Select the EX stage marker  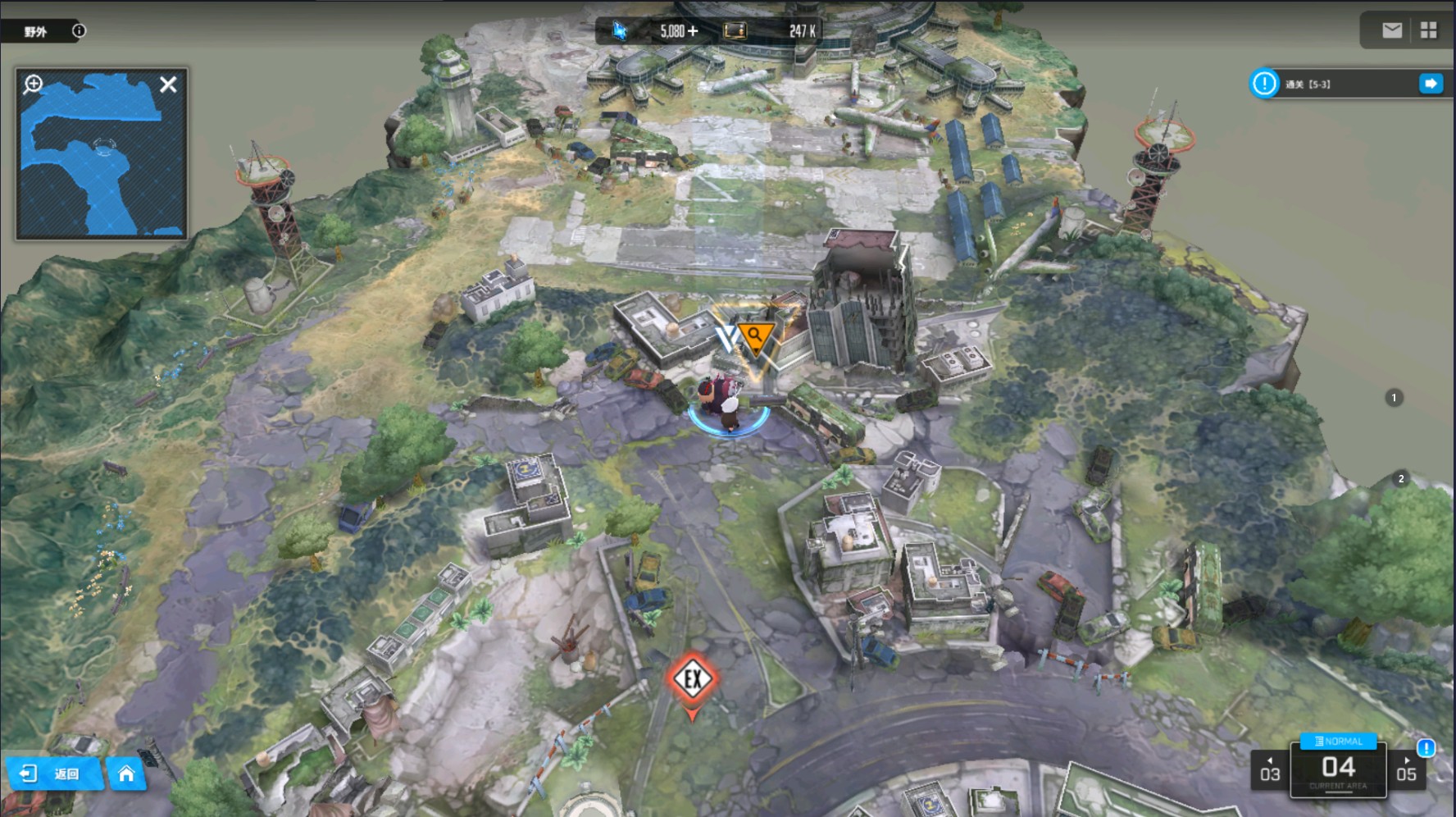click(693, 679)
